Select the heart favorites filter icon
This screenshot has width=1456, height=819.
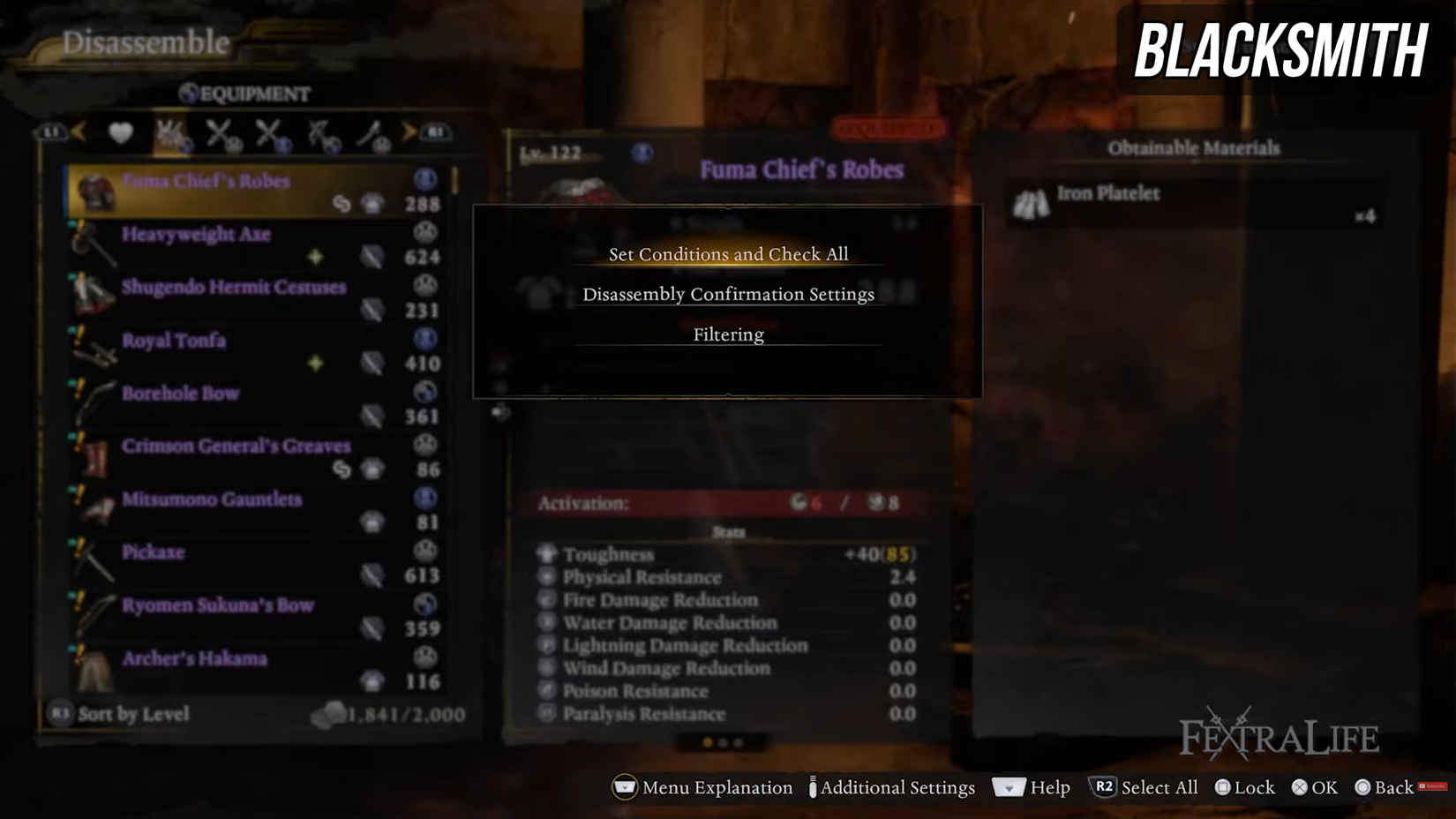point(121,134)
